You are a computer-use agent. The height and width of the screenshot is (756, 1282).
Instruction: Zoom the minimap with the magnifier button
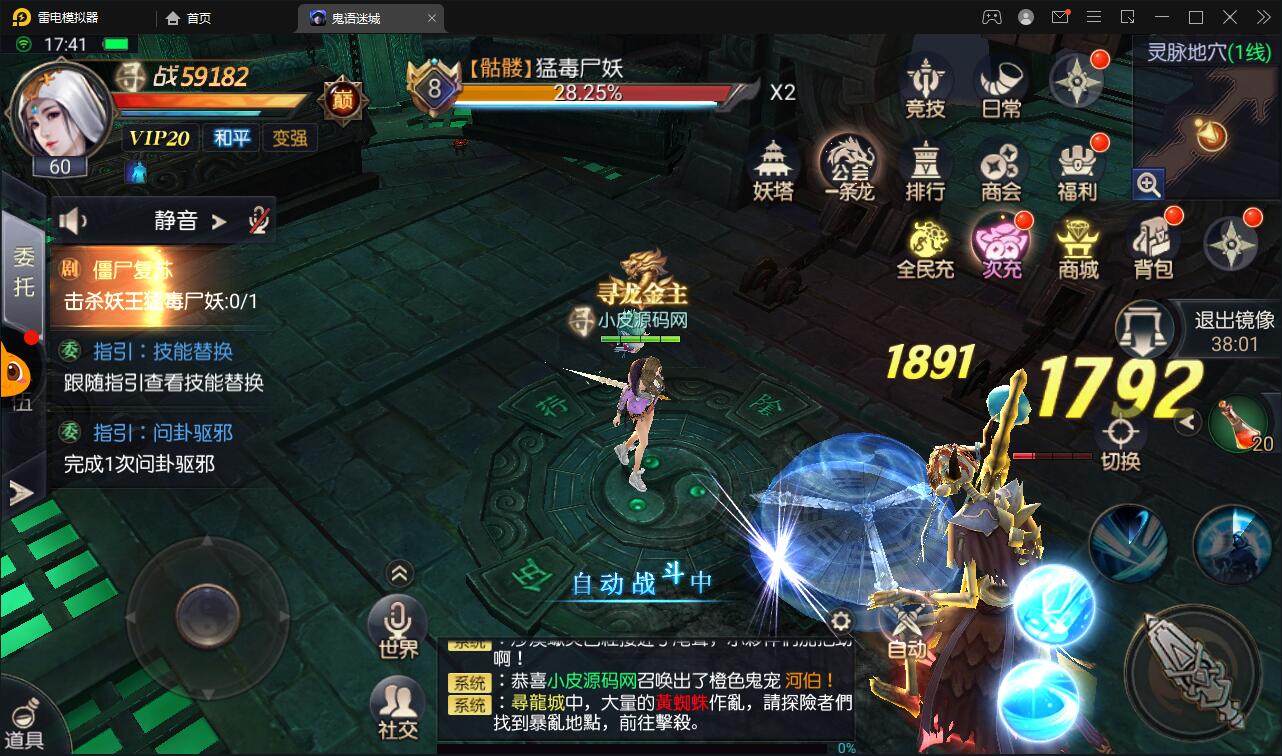(1148, 184)
